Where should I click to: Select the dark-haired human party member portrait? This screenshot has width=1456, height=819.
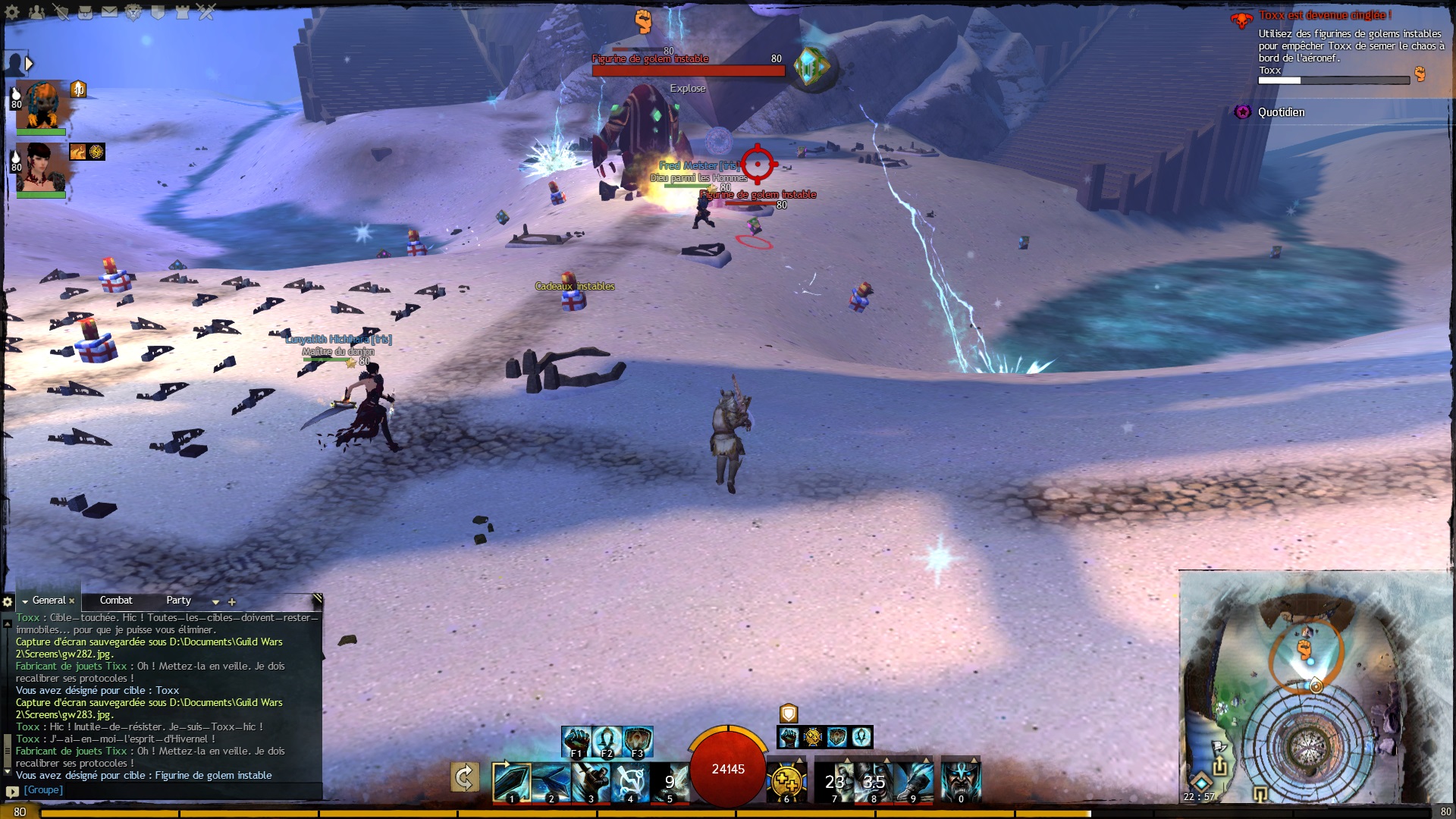coord(41,167)
